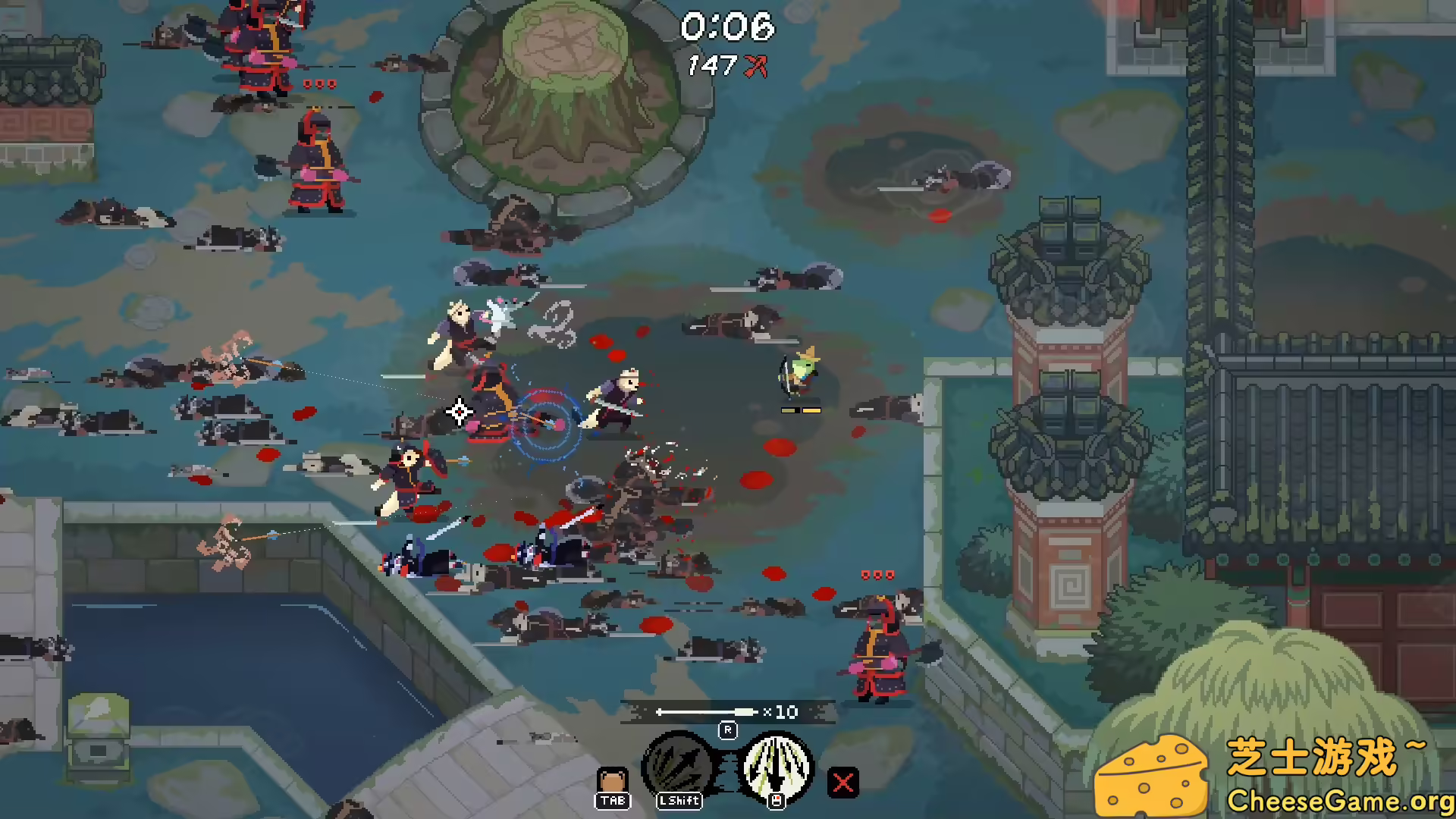Click the shuriken crosshair cursor icon
Screen dimensions: 1456x819
459,412
